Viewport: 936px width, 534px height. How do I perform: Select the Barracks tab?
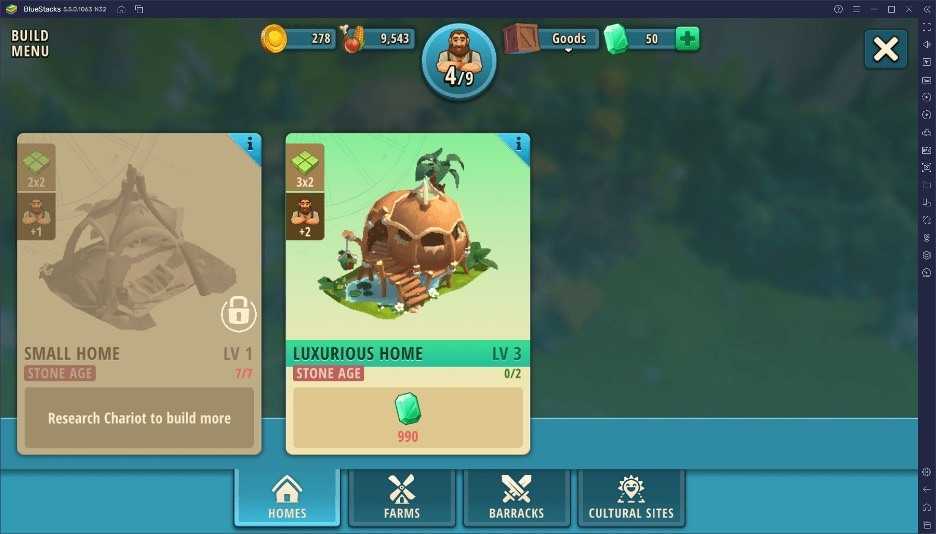tap(516, 497)
